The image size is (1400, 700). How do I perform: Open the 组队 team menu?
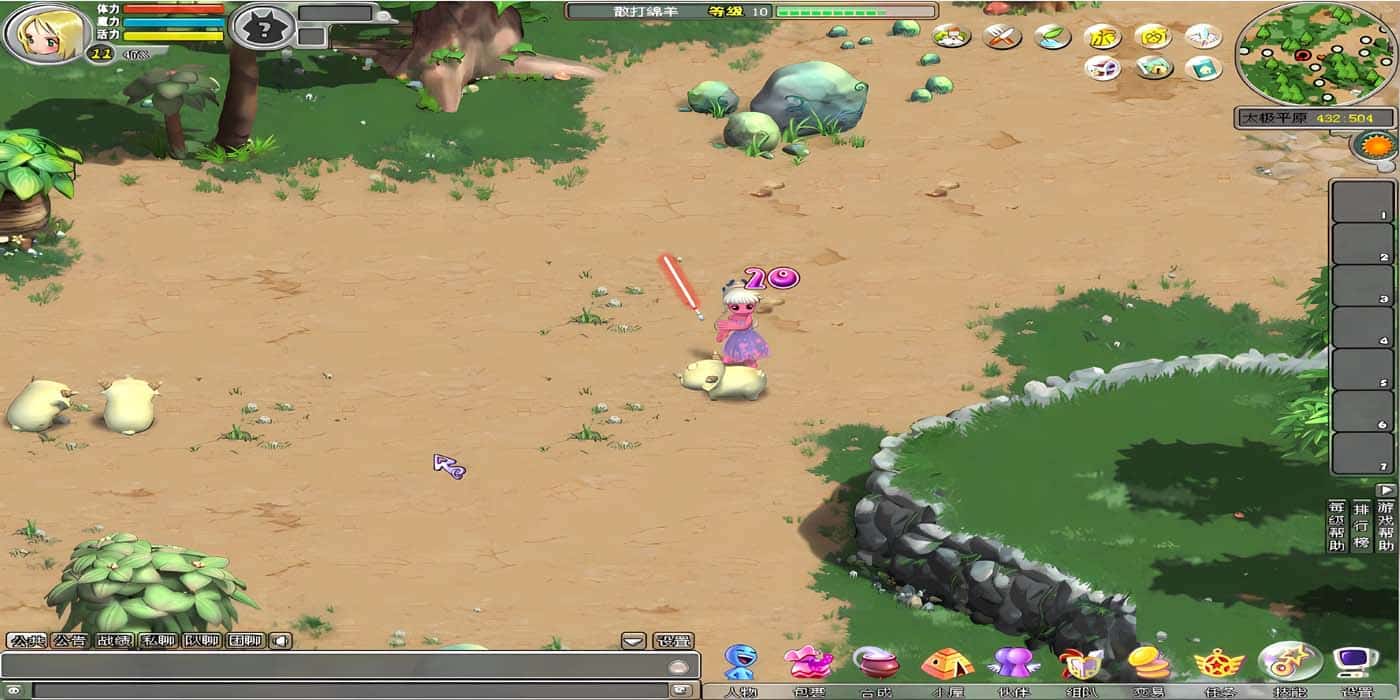1081,663
